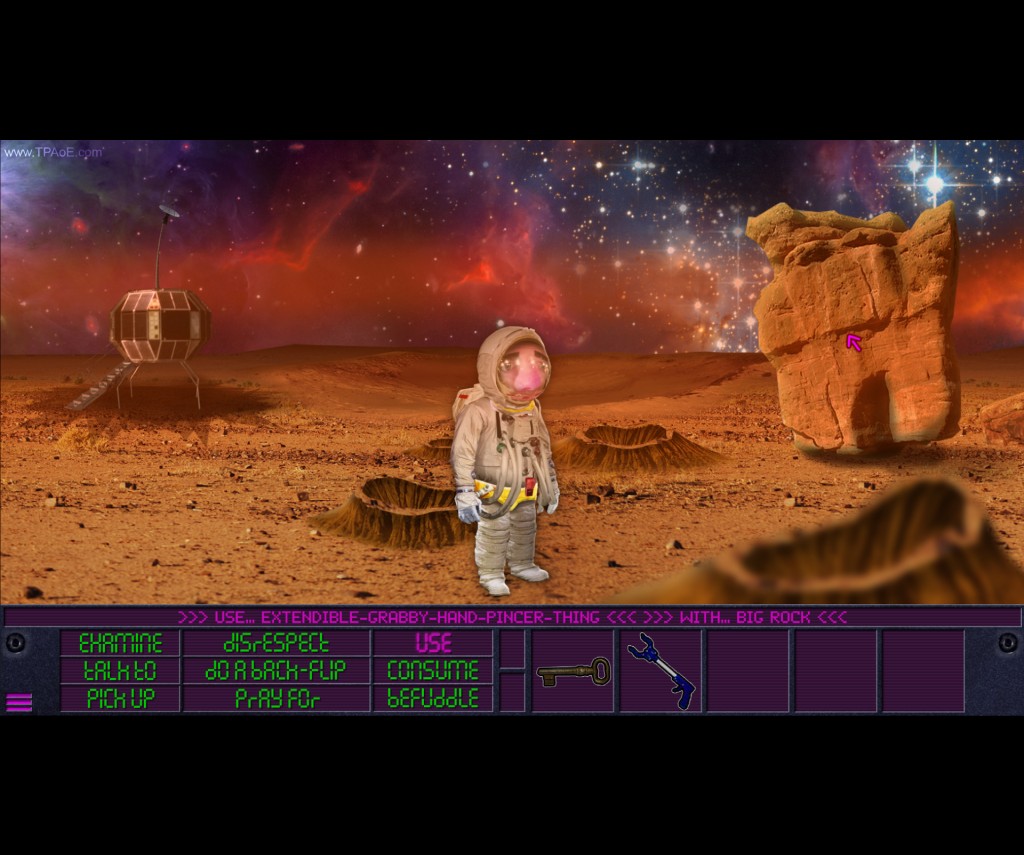
Task: Click the inventory scroll up arrow
Action: pos(512,649)
